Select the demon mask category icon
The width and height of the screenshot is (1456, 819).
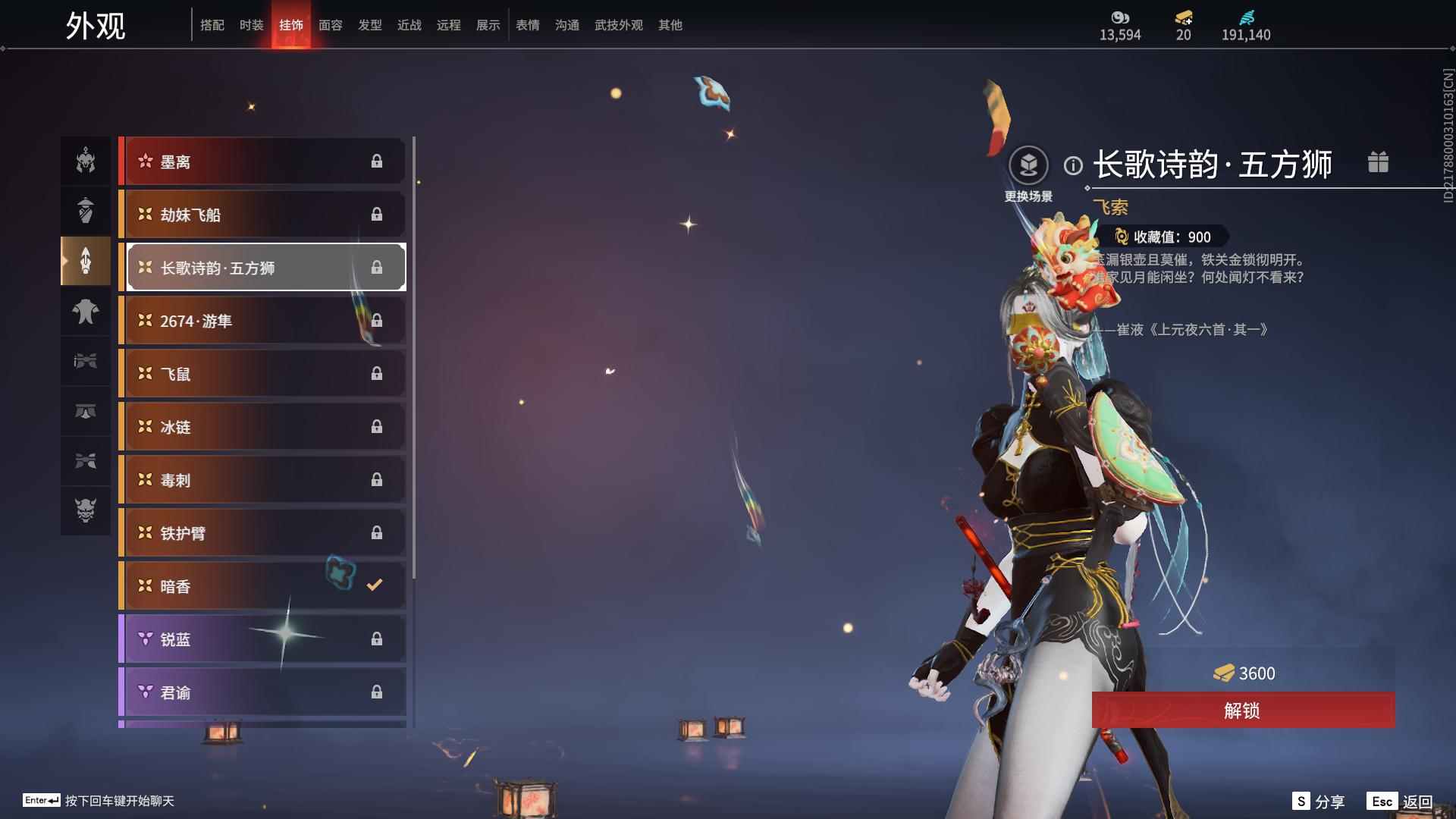coord(86,510)
